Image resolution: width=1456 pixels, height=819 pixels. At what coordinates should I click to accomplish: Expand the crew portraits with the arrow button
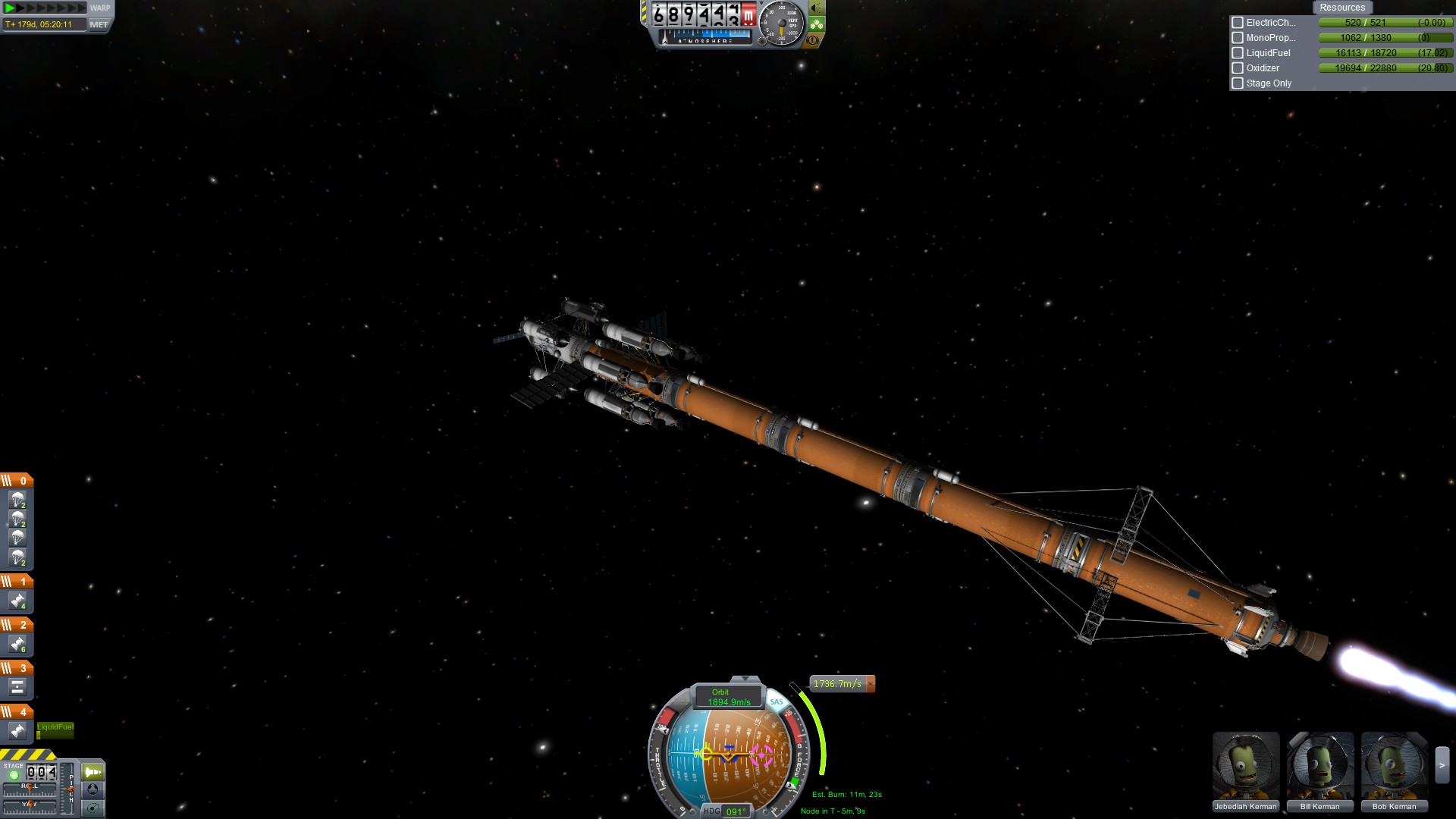tap(1442, 766)
